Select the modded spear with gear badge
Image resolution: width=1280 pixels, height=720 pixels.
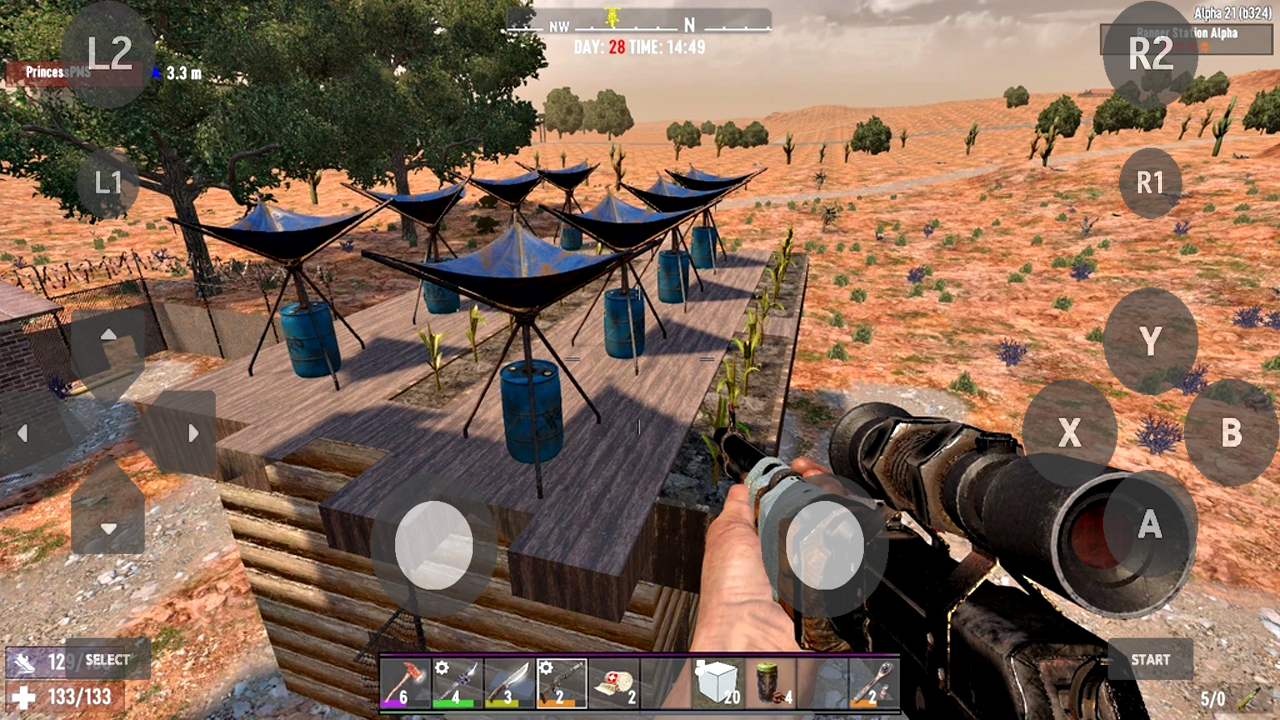pyautogui.click(x=458, y=683)
